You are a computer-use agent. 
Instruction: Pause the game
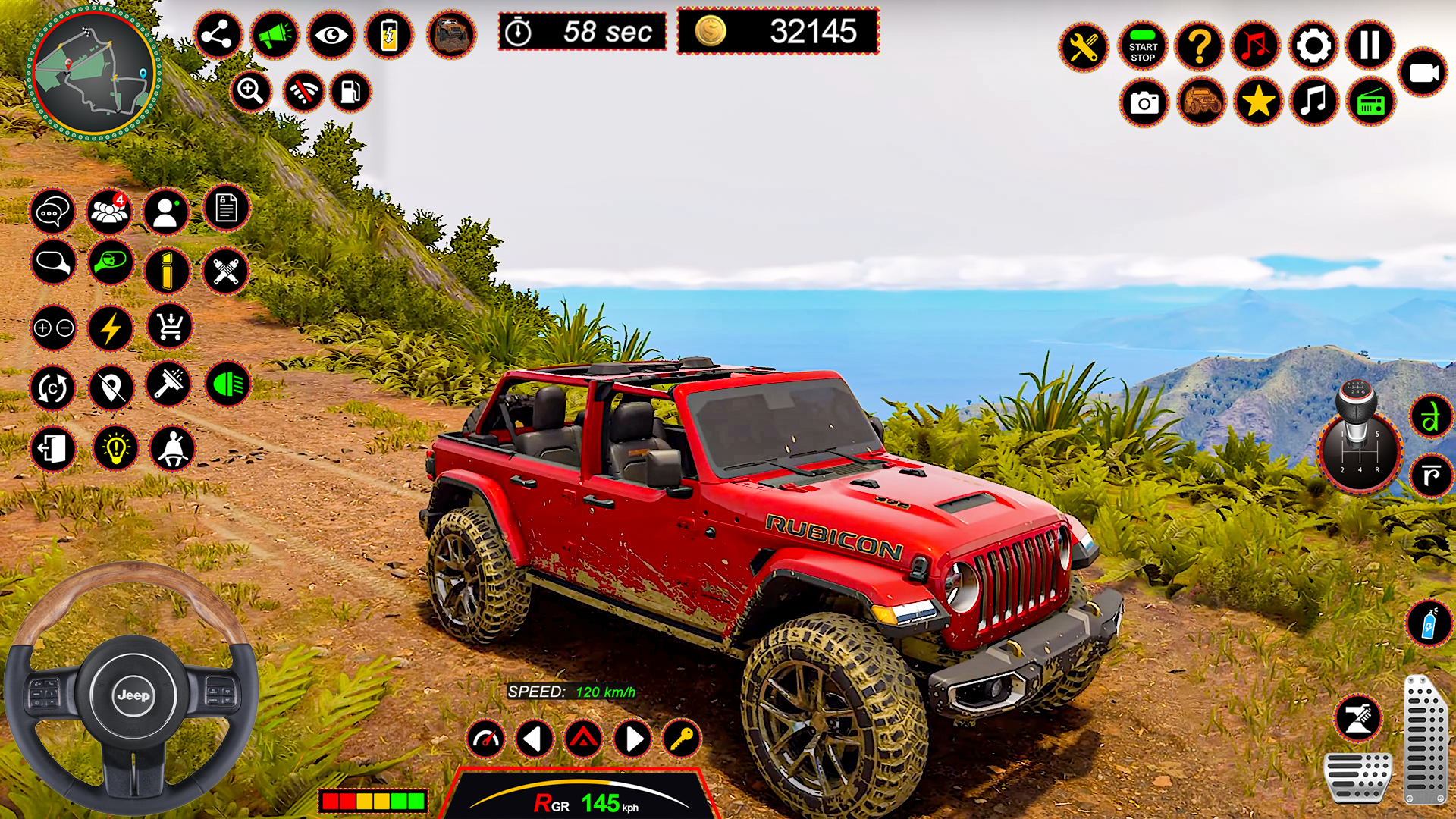click(x=1369, y=46)
